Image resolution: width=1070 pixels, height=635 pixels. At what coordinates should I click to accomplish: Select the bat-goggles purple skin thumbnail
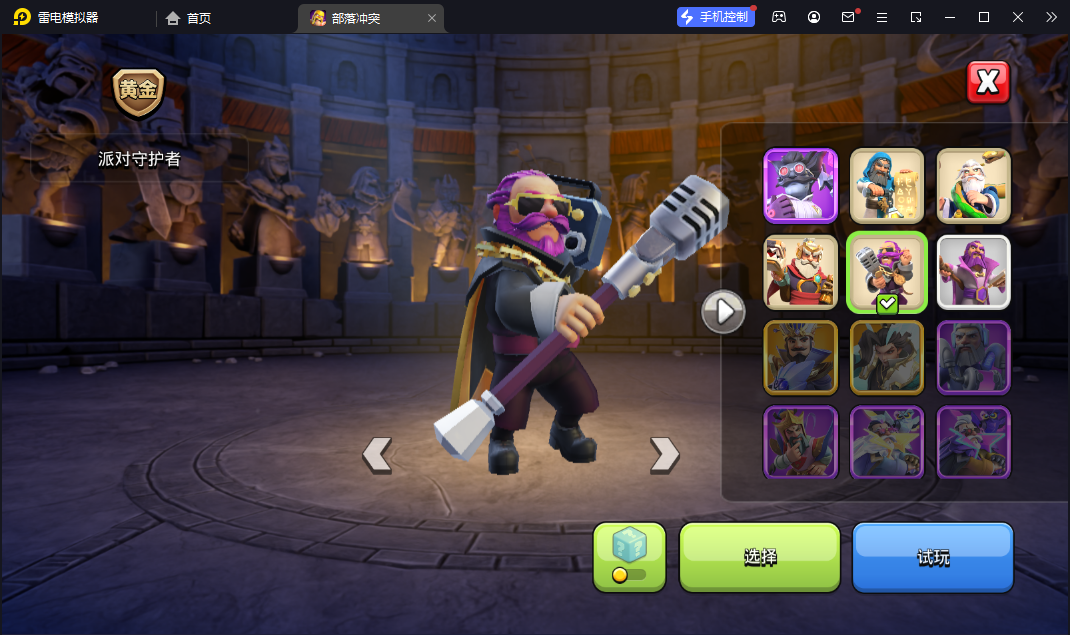click(801, 186)
